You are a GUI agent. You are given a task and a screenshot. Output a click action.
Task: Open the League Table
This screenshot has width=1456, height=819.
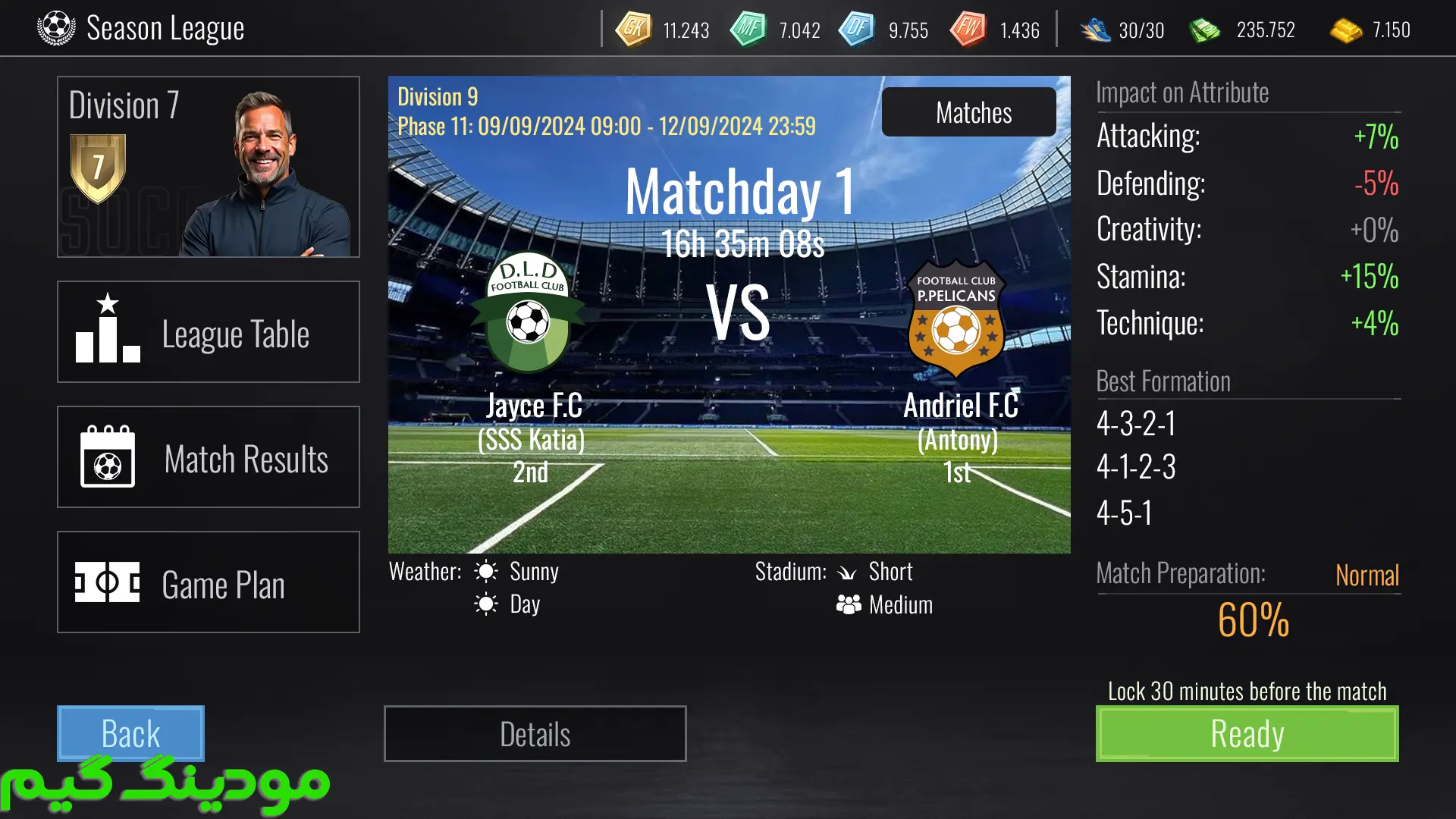[x=209, y=332]
